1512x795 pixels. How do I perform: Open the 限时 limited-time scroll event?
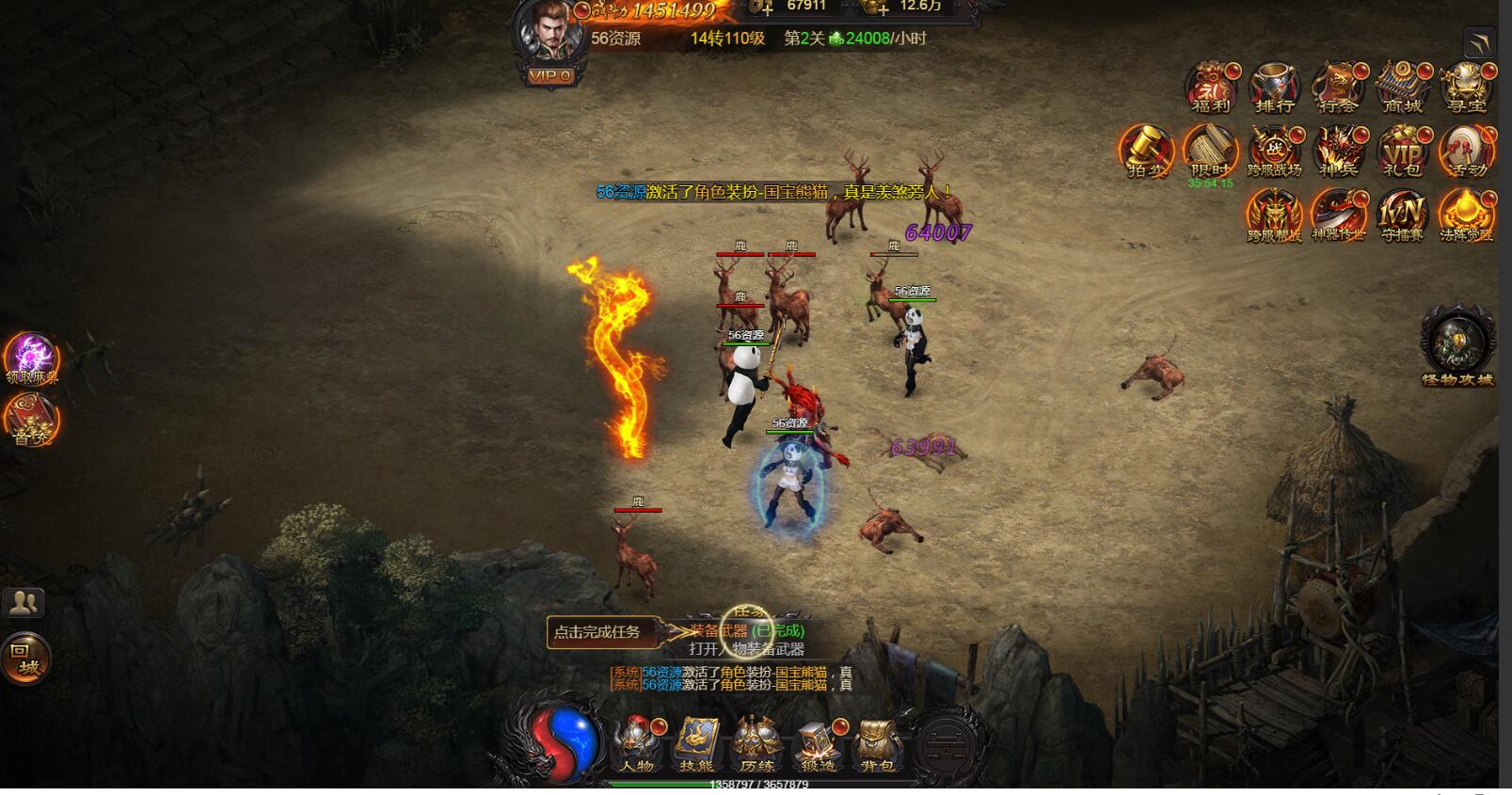[1210, 151]
